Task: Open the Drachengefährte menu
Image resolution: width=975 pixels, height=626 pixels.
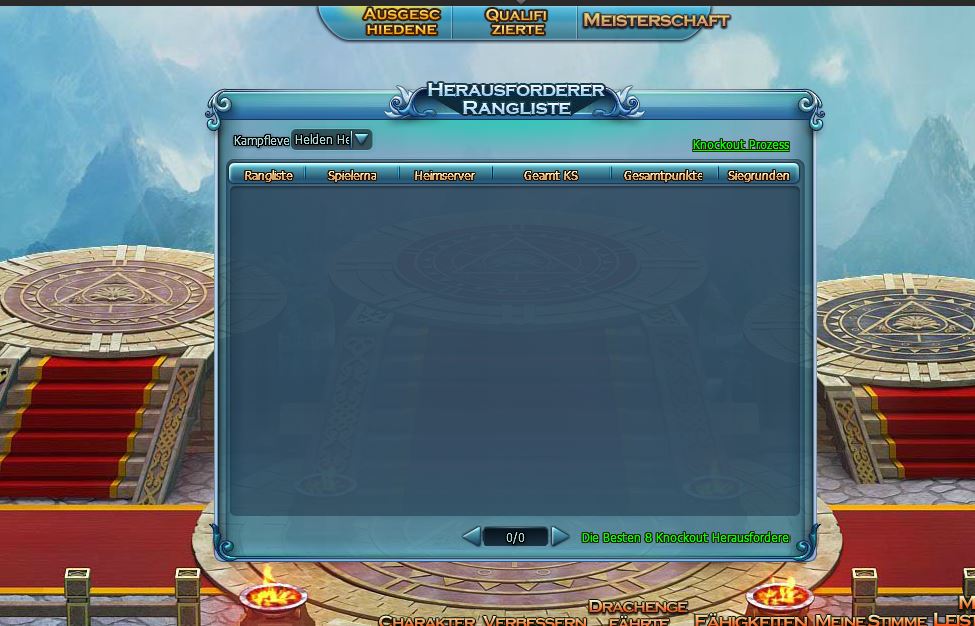Action: (x=638, y=612)
